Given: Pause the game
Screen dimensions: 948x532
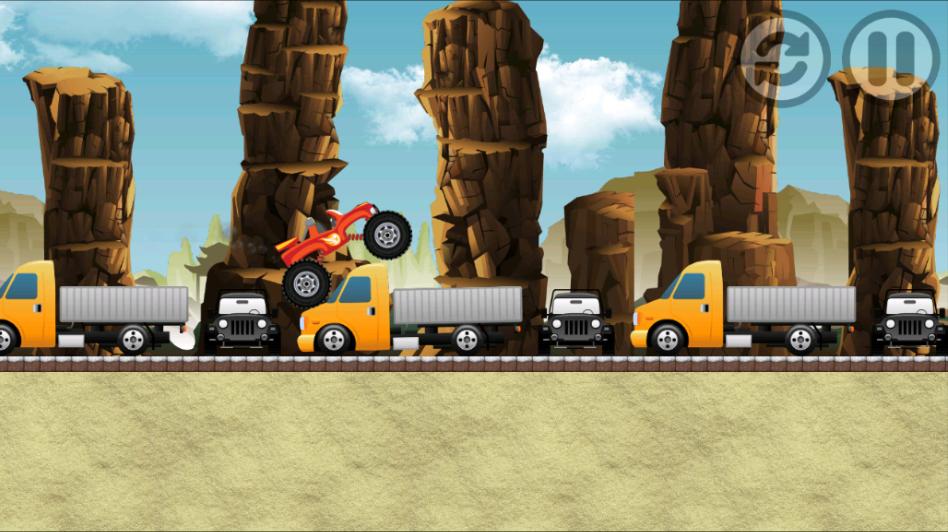Looking at the screenshot, I should click(x=890, y=56).
